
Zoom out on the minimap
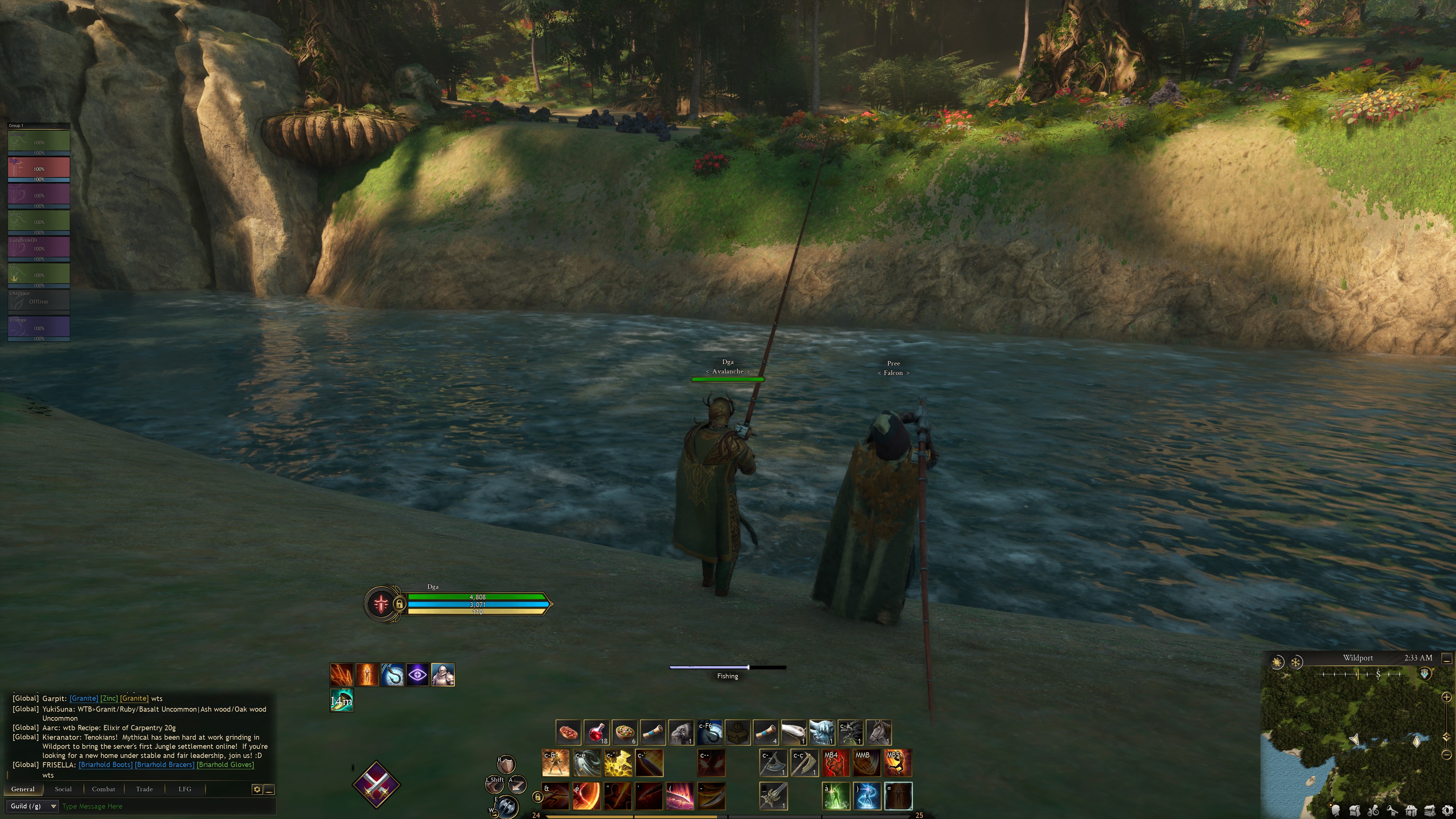(1447, 755)
